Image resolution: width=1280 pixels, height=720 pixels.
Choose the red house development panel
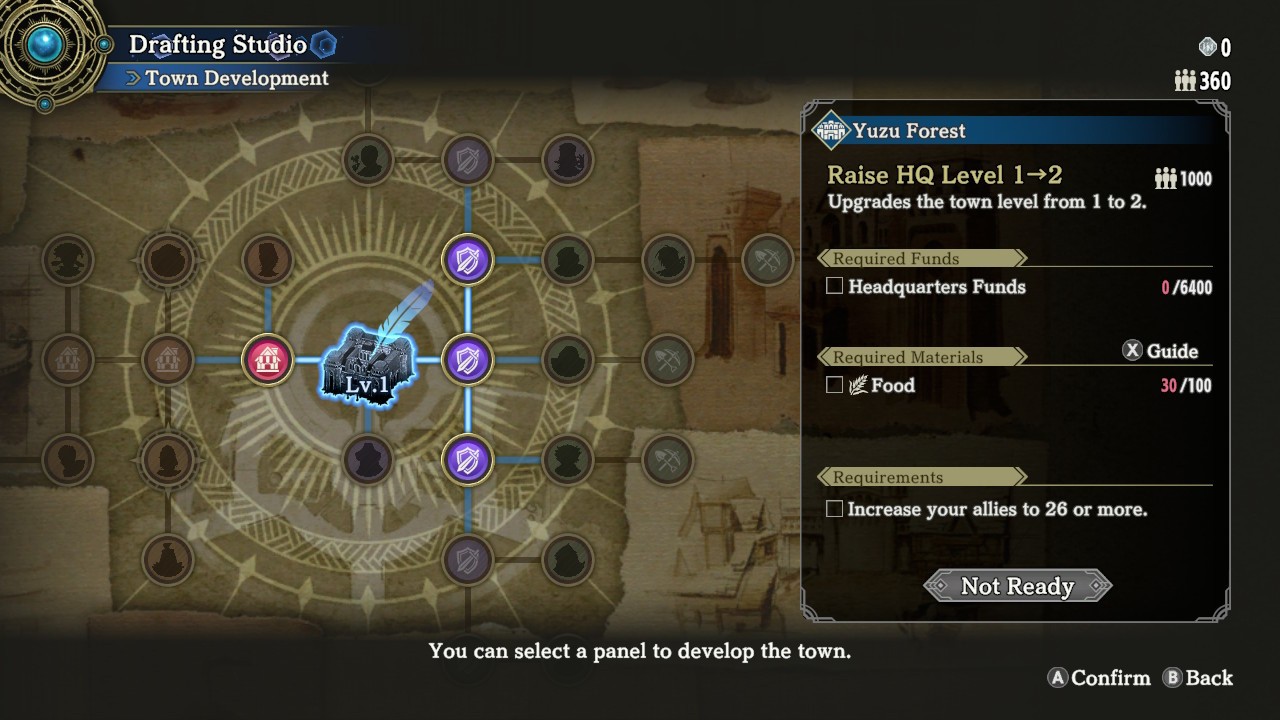[x=267, y=360]
